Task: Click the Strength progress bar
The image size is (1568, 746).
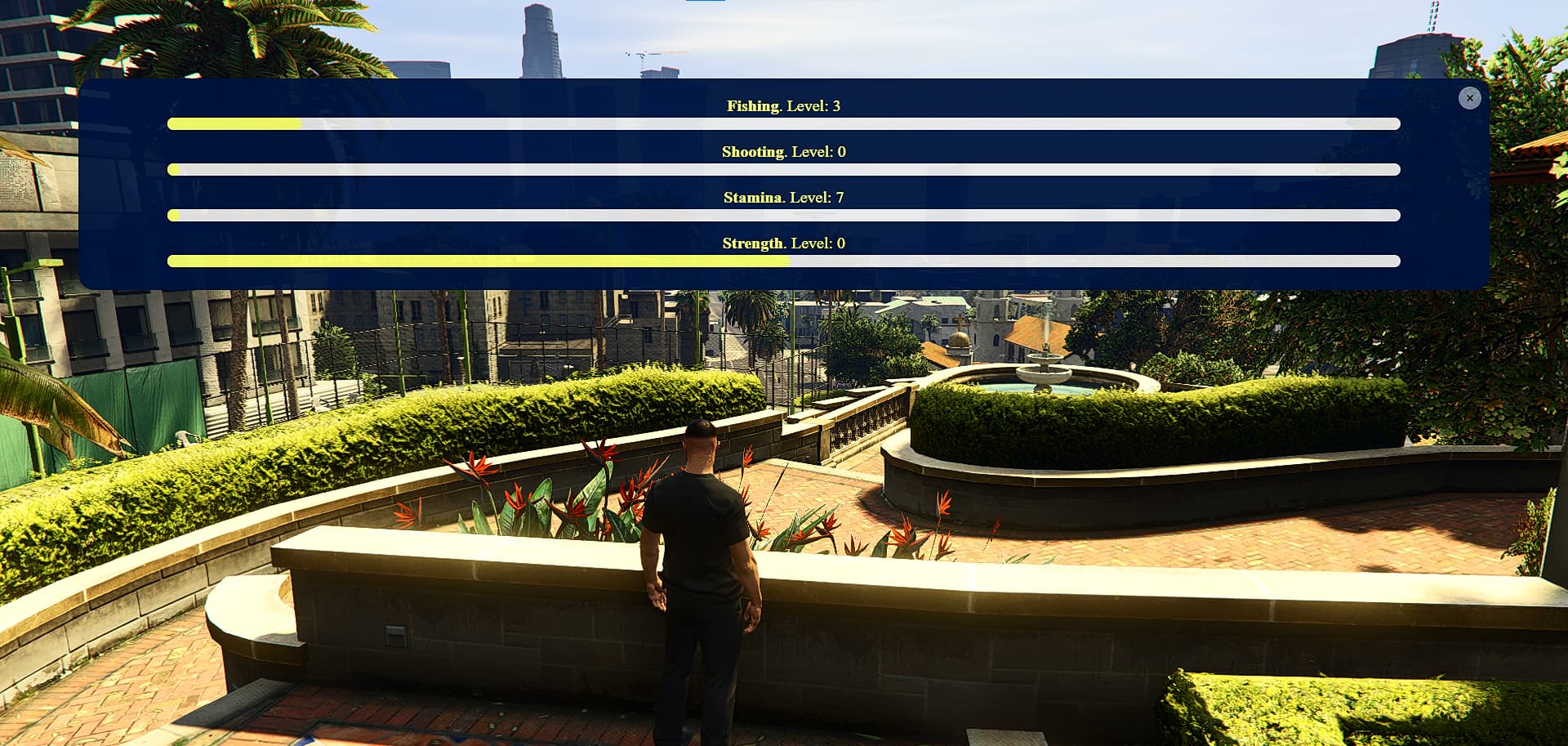Action: (x=782, y=261)
